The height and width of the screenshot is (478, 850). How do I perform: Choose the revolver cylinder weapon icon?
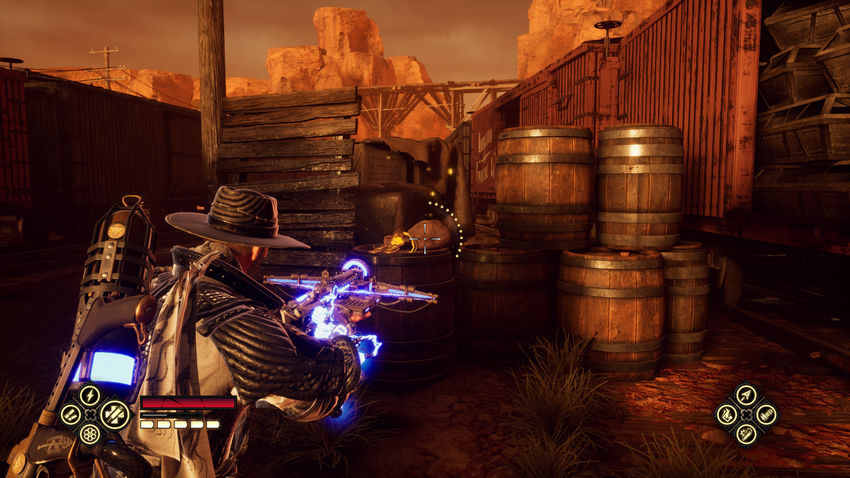90,433
